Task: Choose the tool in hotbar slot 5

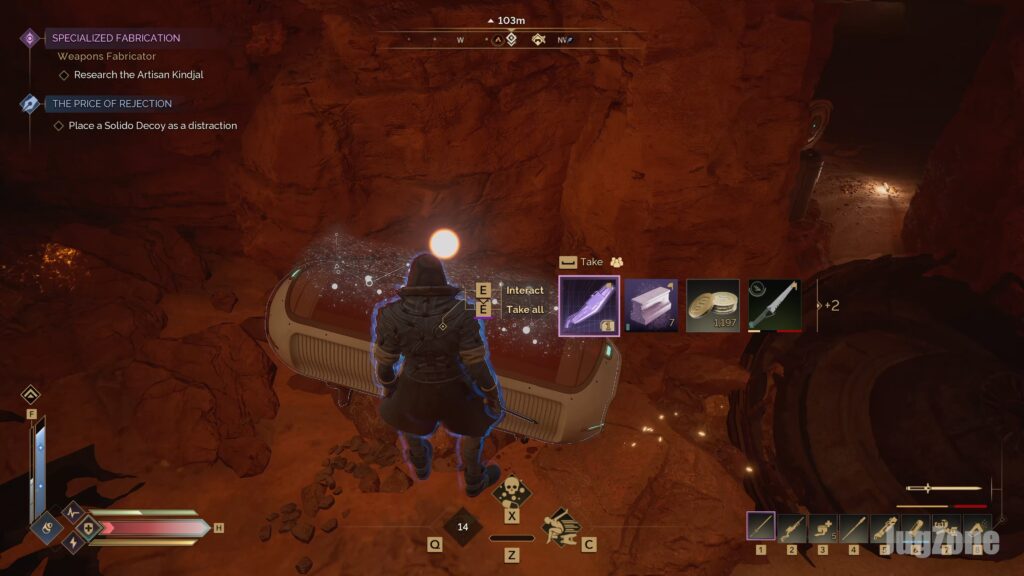Action: click(x=884, y=526)
